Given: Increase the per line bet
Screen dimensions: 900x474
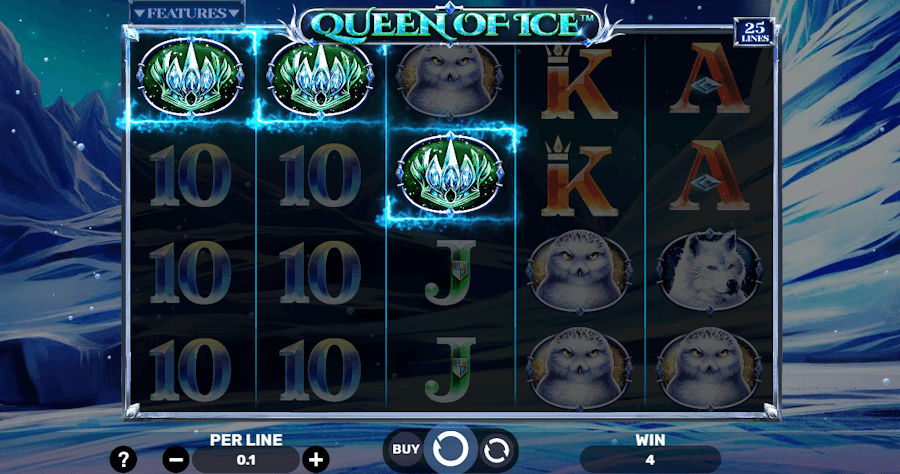Looking at the screenshot, I should pyautogui.click(x=316, y=459).
